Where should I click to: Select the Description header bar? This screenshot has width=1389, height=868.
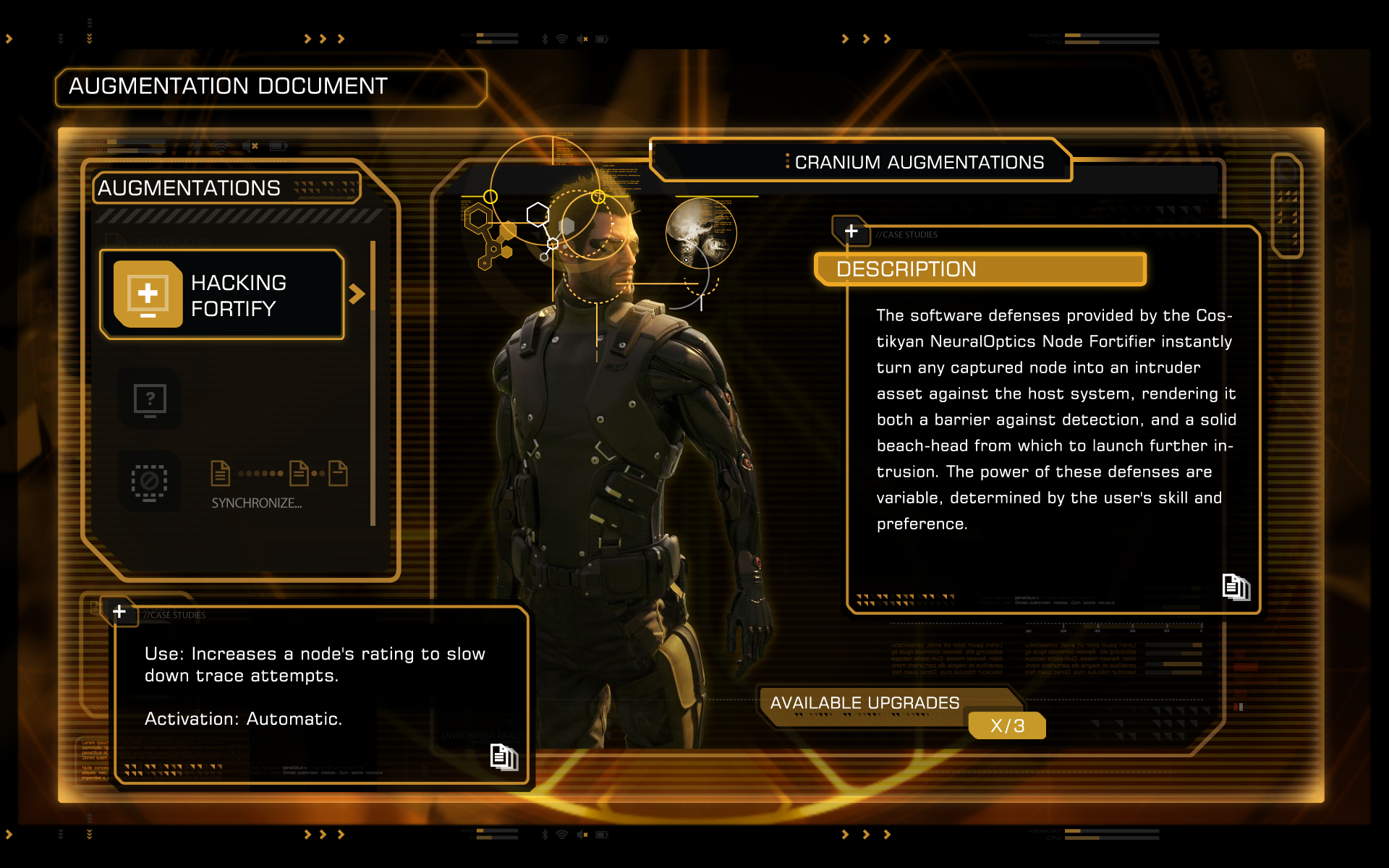click(x=980, y=269)
